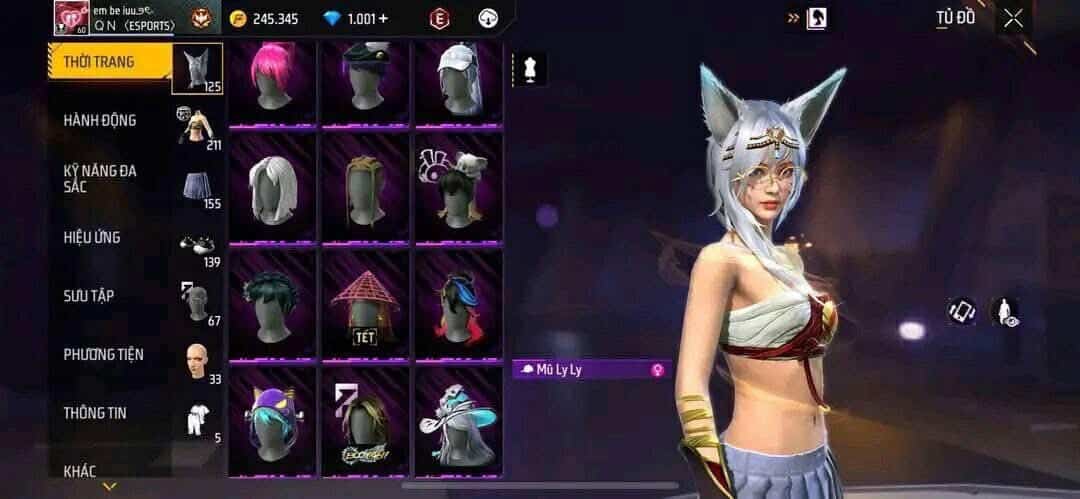Add diamonds with the plus button

coord(383,19)
